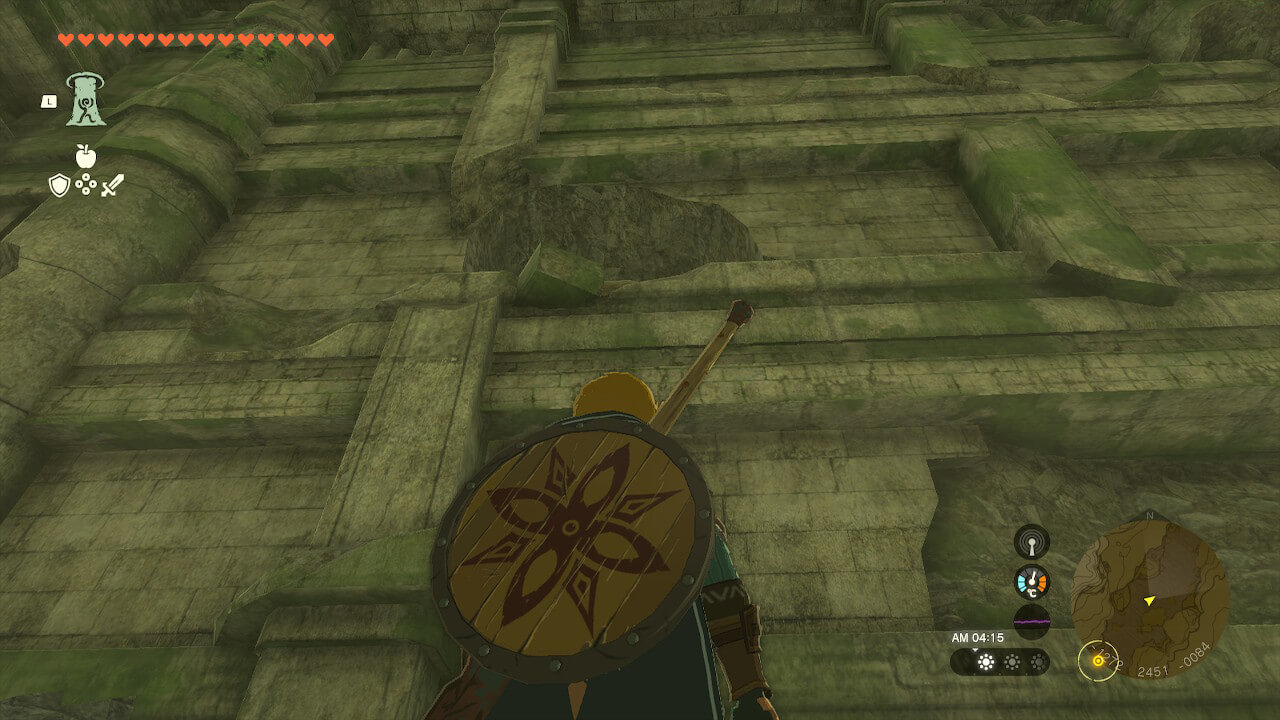Activate the Ascend ability icon

point(86,100)
